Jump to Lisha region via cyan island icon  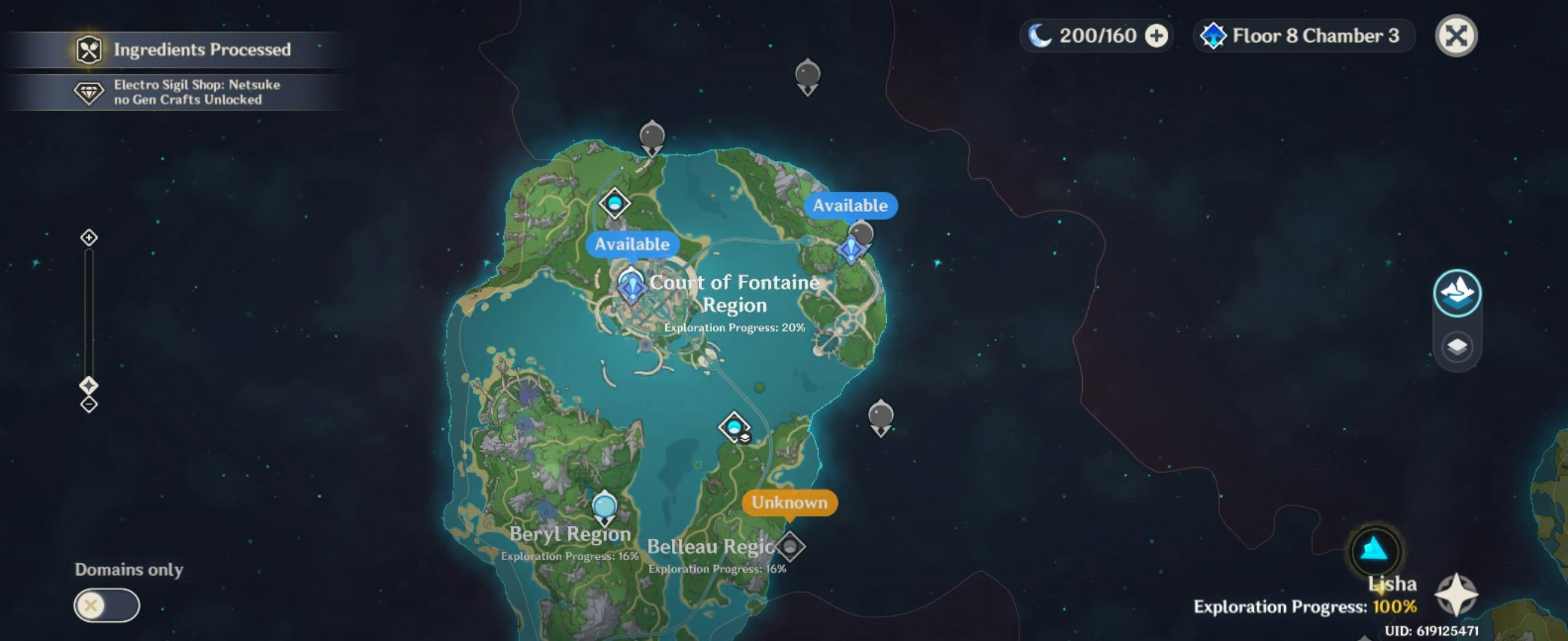tap(1374, 550)
